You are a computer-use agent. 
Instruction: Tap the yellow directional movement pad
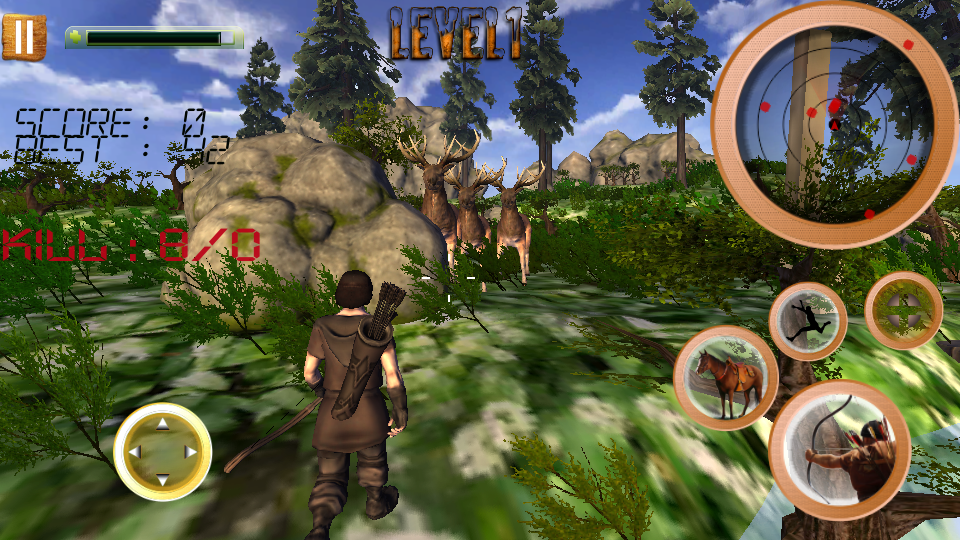click(x=162, y=451)
